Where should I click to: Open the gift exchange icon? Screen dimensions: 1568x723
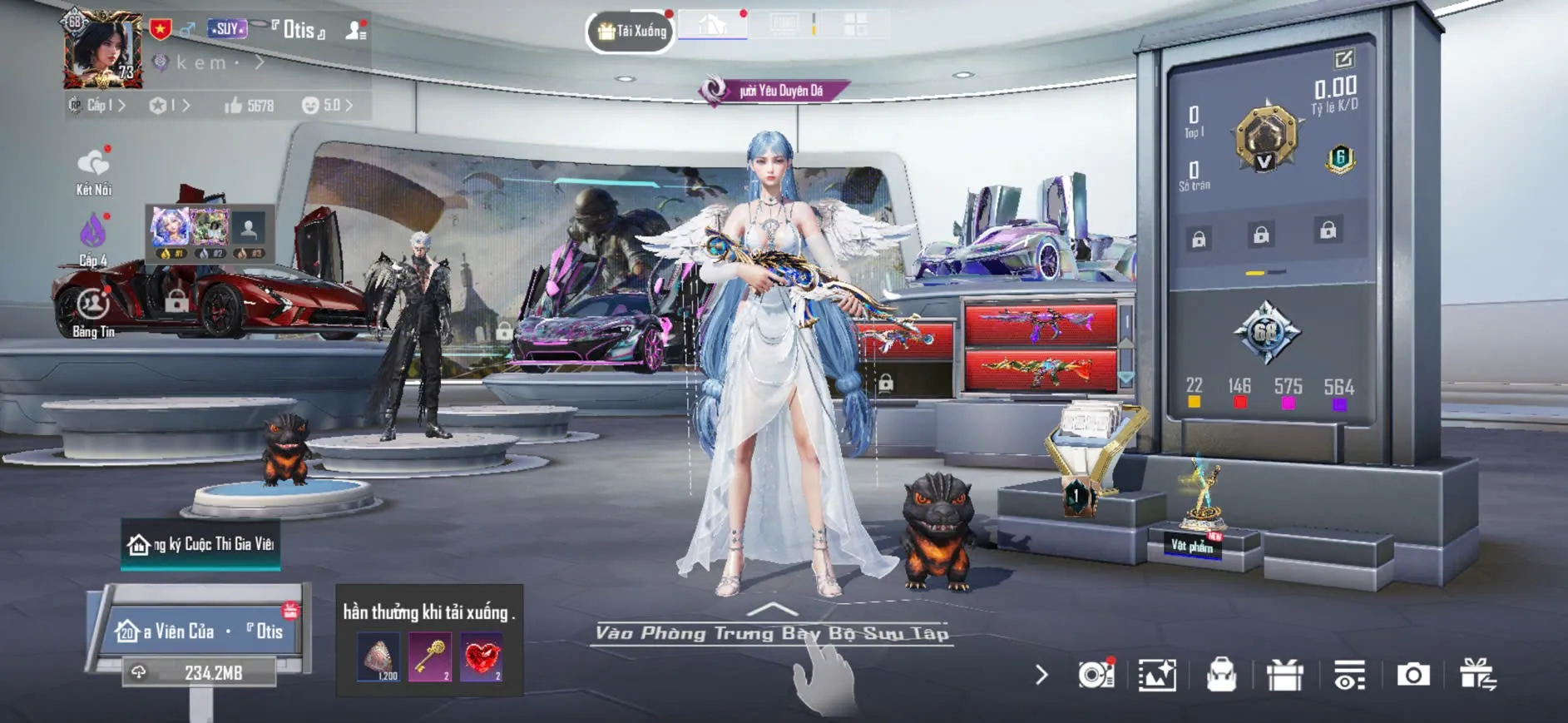click(1477, 675)
